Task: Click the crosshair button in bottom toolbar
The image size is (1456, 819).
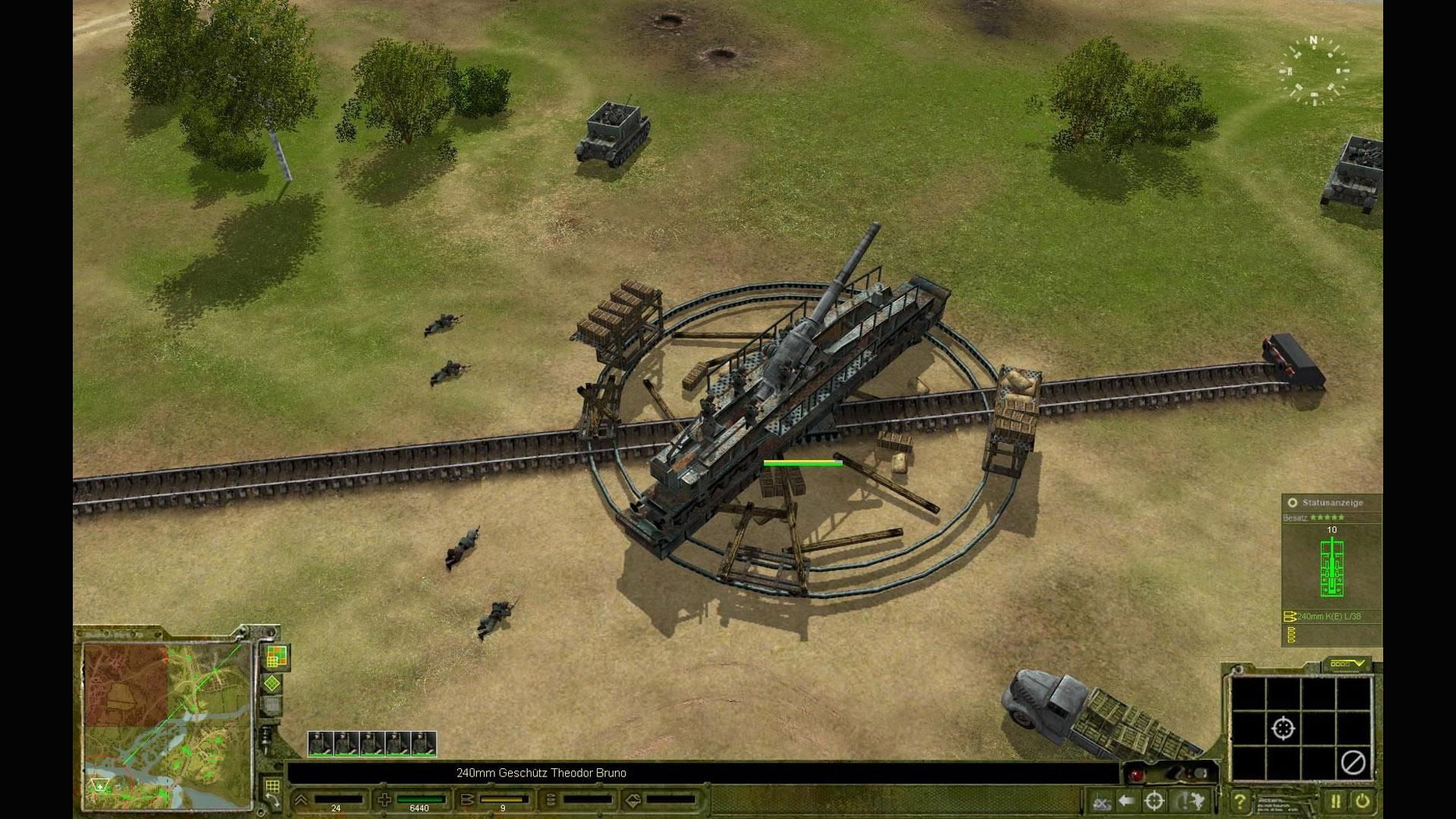Action: [1154, 801]
